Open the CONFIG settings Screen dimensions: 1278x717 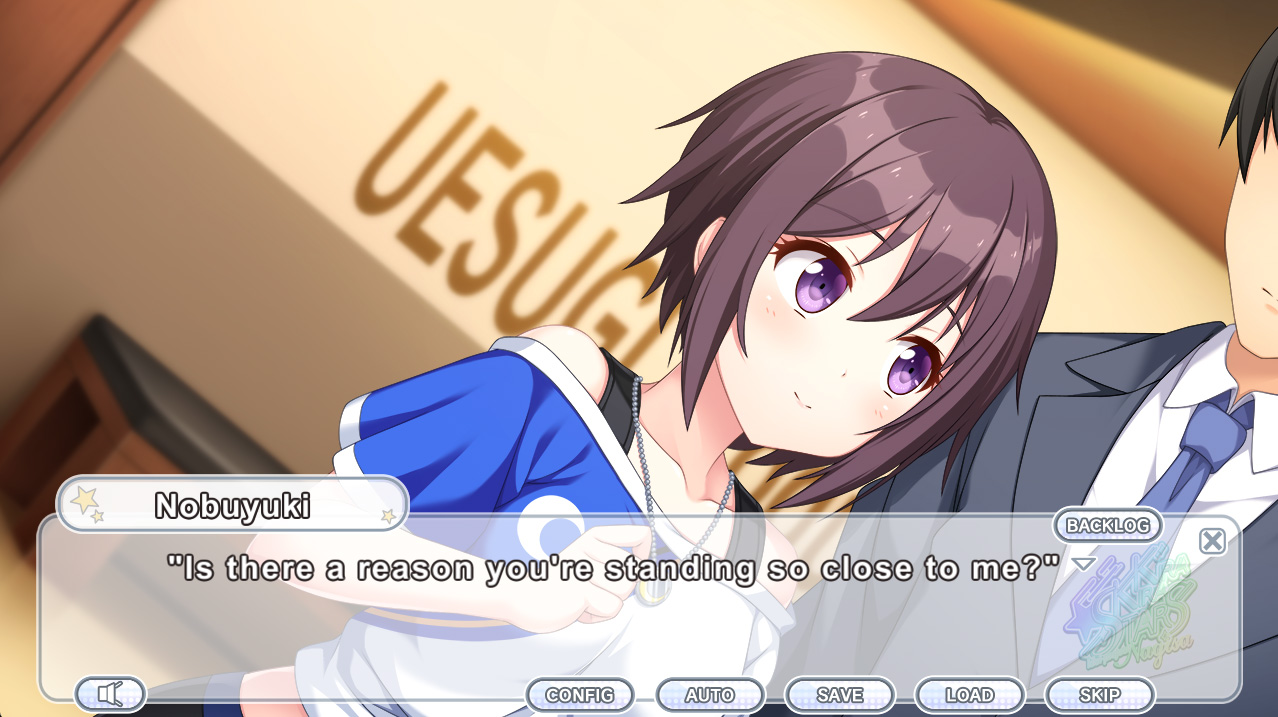coord(580,695)
